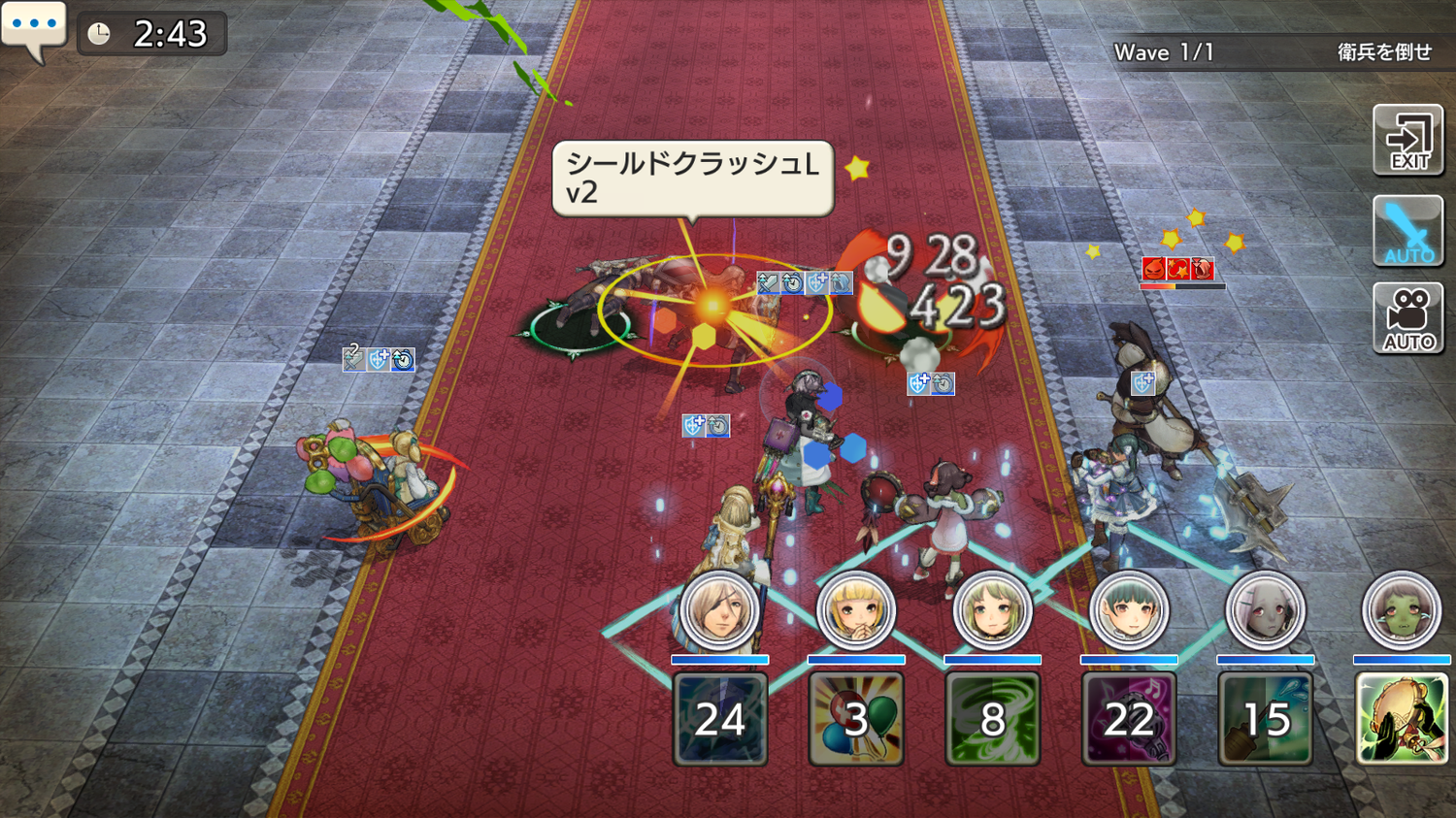1456x818 pixels.
Task: Activate the skill with cooldown 15
Action: (x=1265, y=719)
